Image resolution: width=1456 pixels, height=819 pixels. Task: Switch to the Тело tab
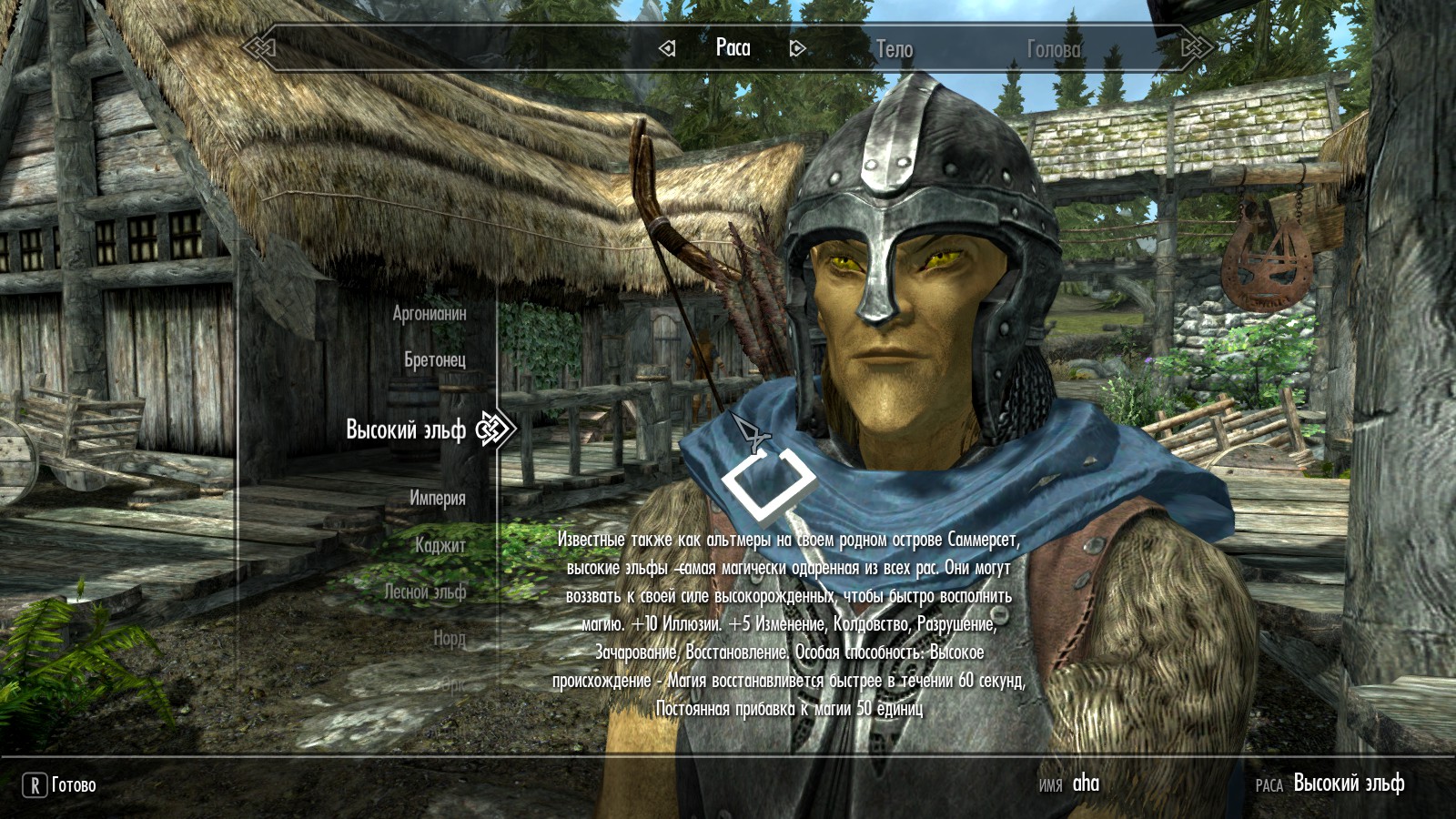click(x=894, y=49)
